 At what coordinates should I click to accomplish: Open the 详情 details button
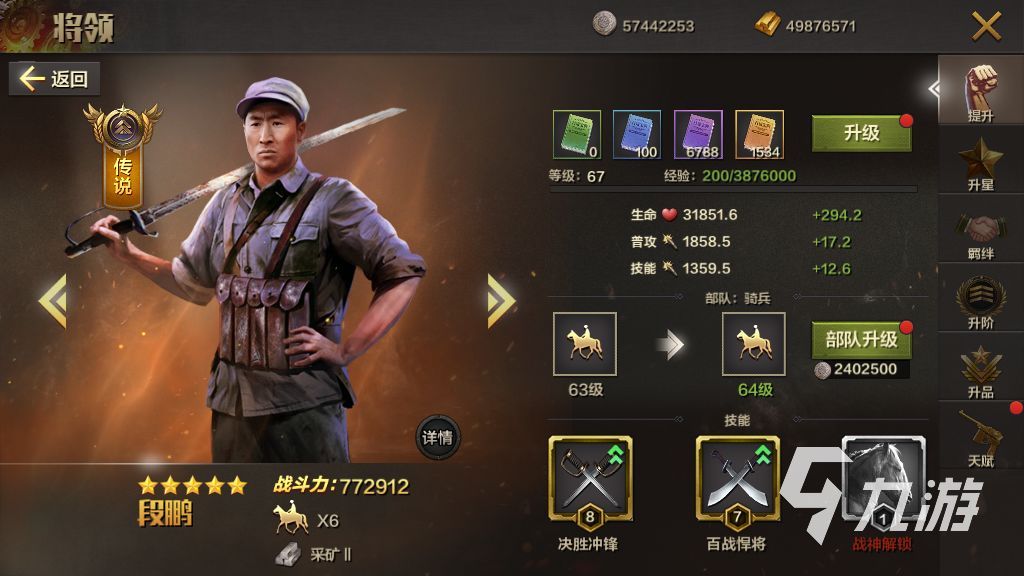click(438, 437)
